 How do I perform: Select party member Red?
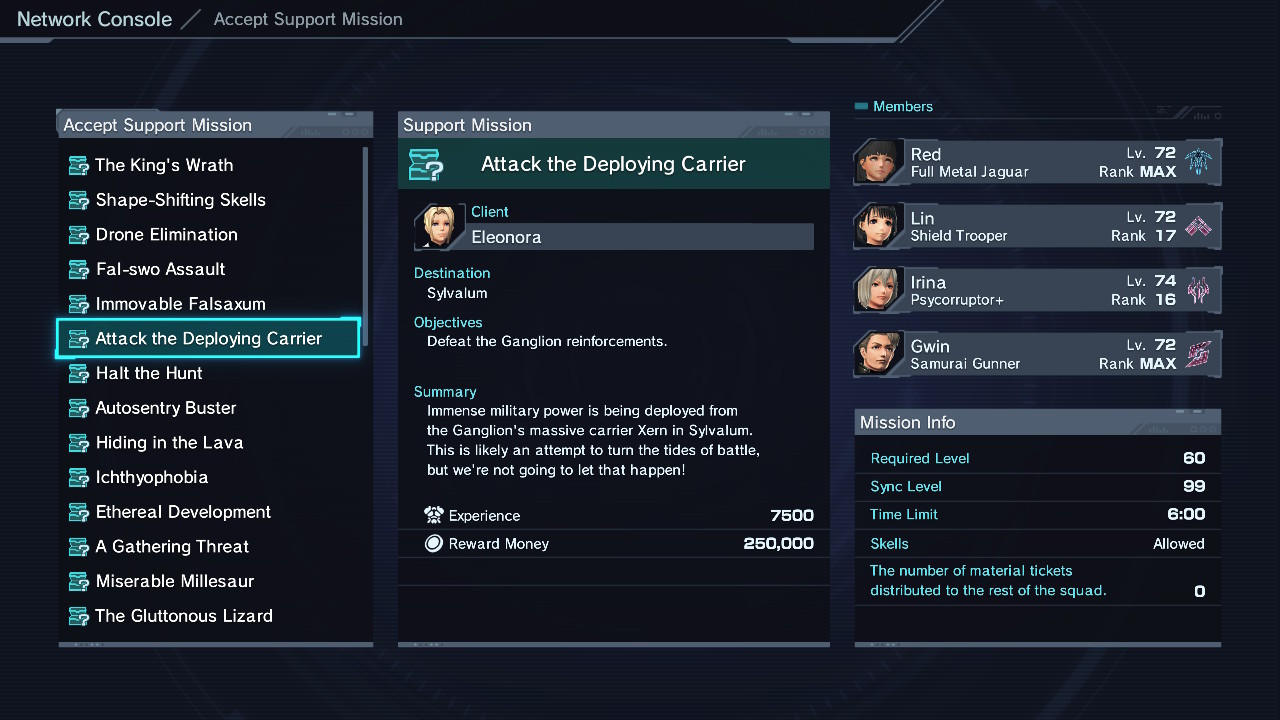[1037, 162]
